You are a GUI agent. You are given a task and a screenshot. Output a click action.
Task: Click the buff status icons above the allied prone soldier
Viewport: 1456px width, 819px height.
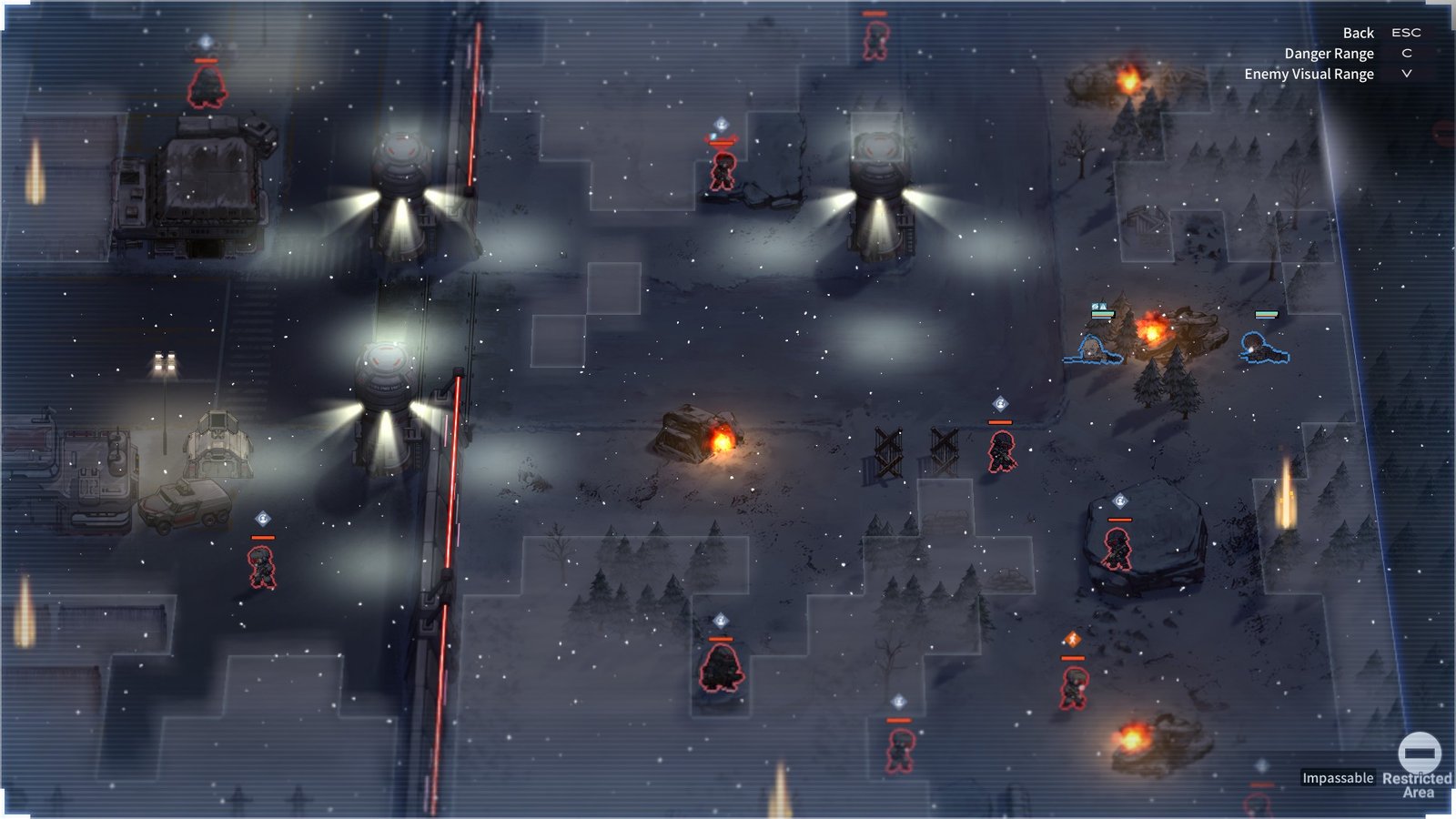(1097, 308)
